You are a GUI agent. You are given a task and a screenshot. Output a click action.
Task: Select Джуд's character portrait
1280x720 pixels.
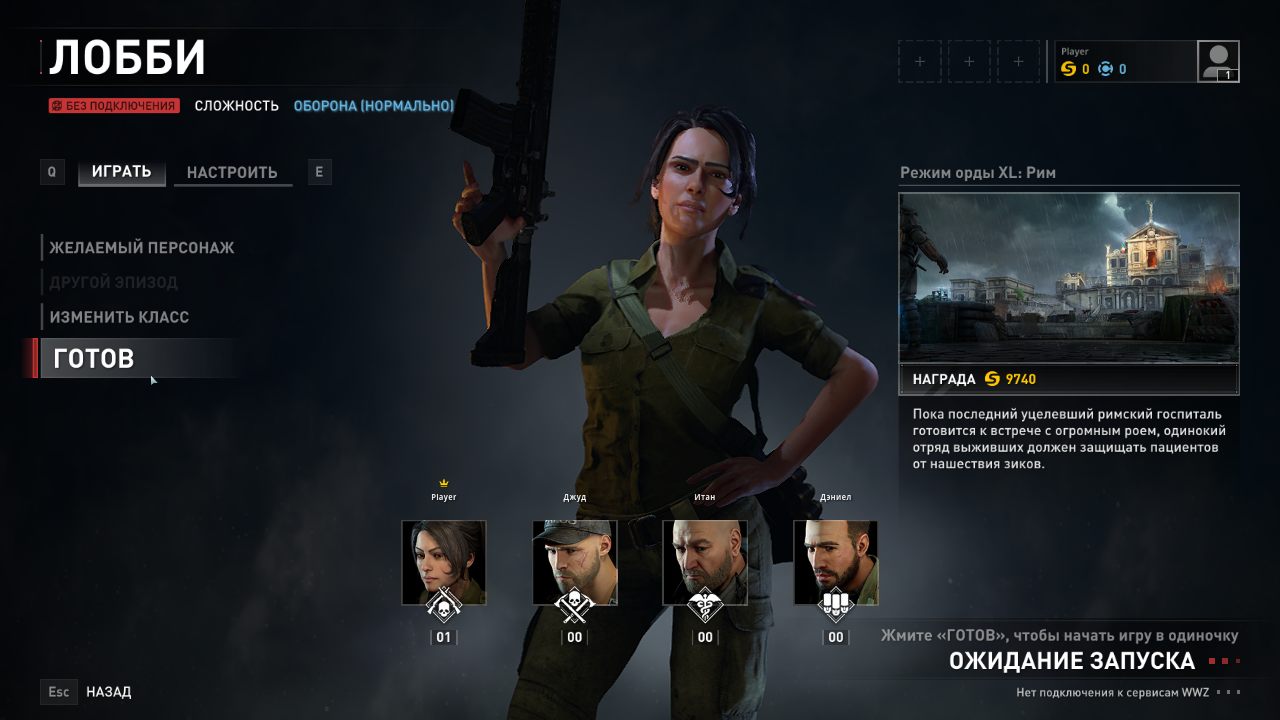tap(574, 562)
